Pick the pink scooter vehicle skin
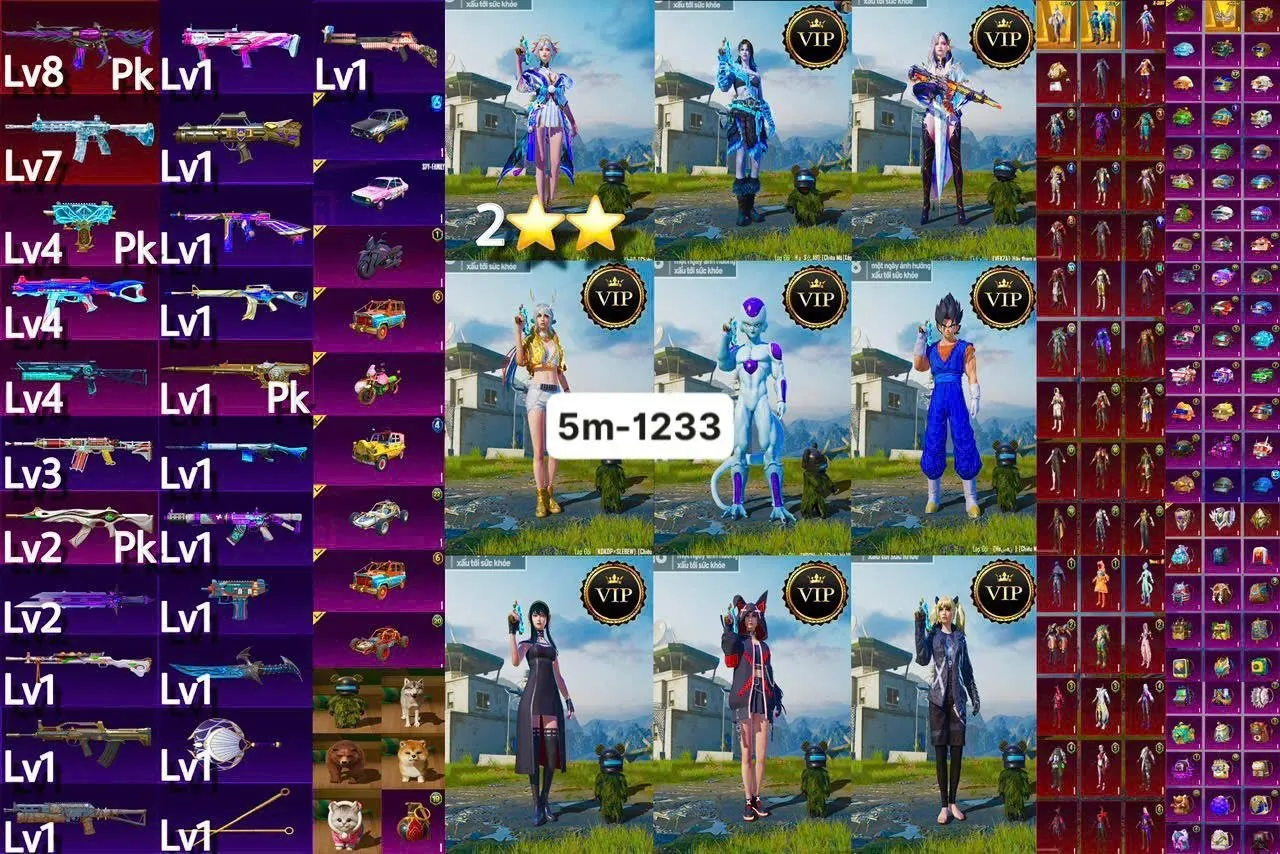Screen dimensions: 1280x854 click(x=378, y=385)
